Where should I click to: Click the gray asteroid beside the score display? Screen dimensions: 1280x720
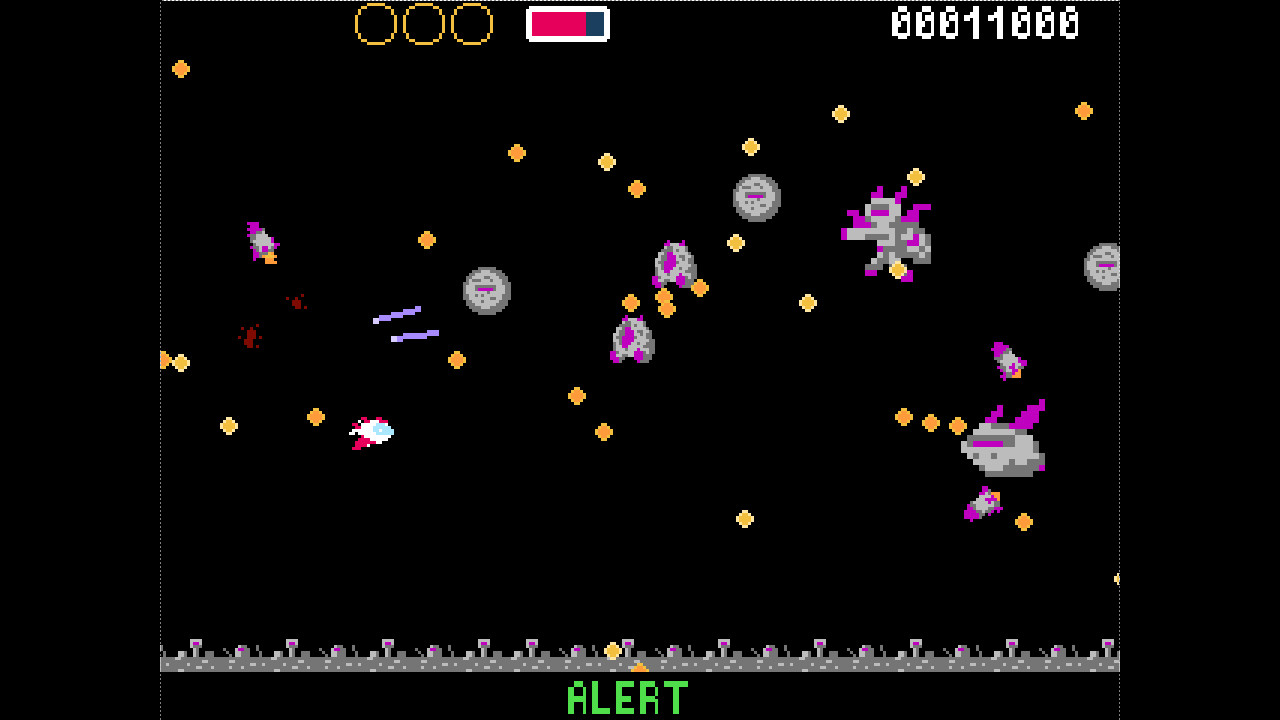coord(1103,267)
